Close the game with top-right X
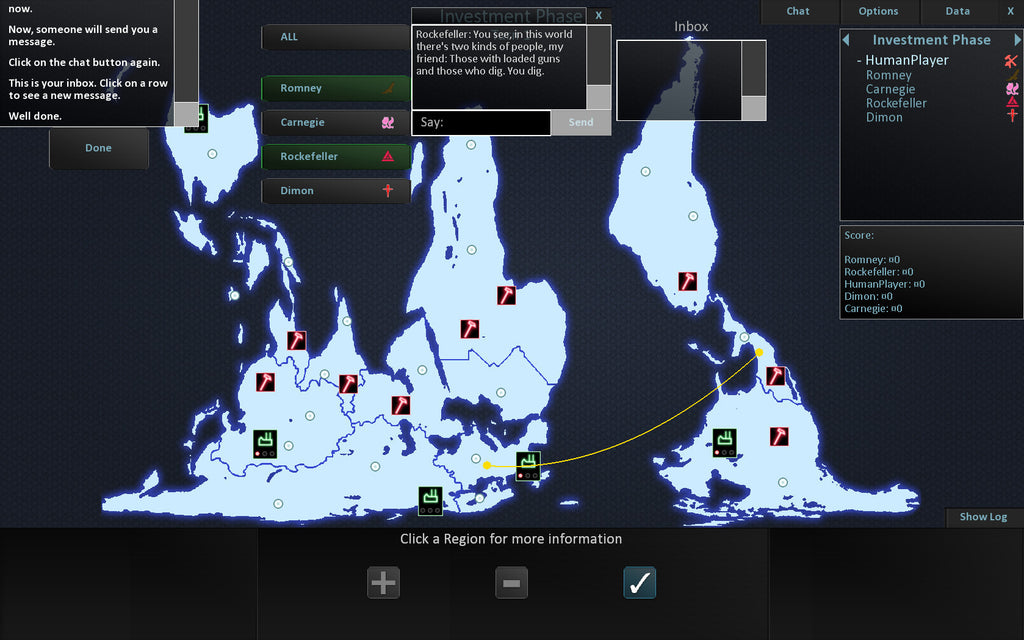This screenshot has width=1024, height=640. point(1010,11)
